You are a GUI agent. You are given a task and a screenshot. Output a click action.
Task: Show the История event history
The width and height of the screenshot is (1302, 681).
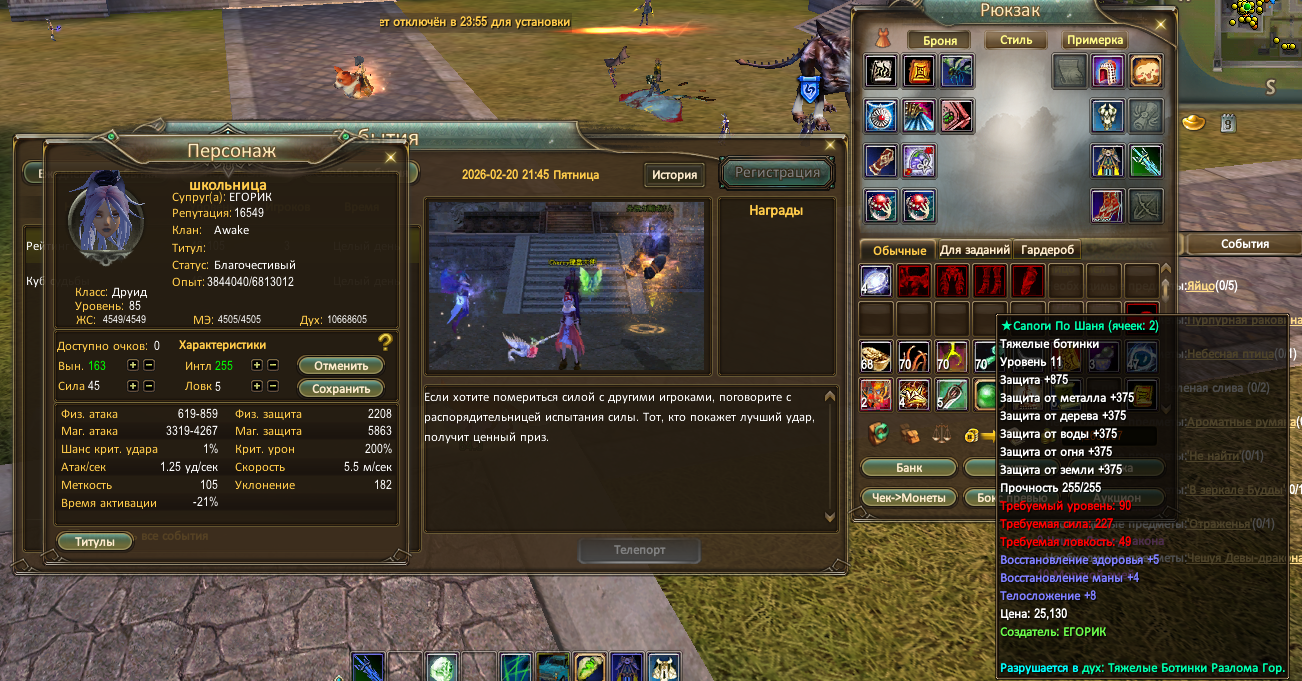point(674,175)
